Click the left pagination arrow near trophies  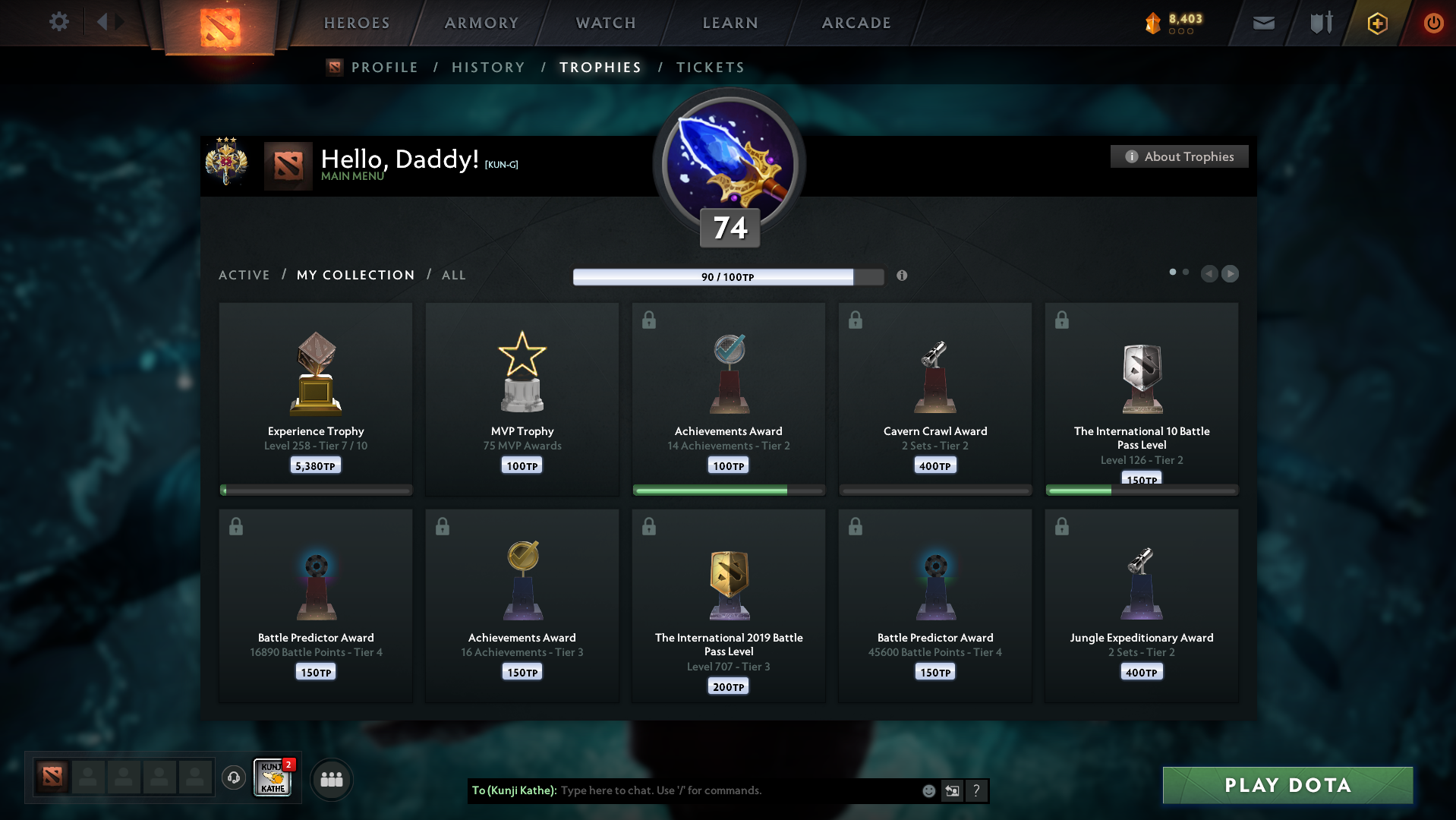[x=1209, y=274]
